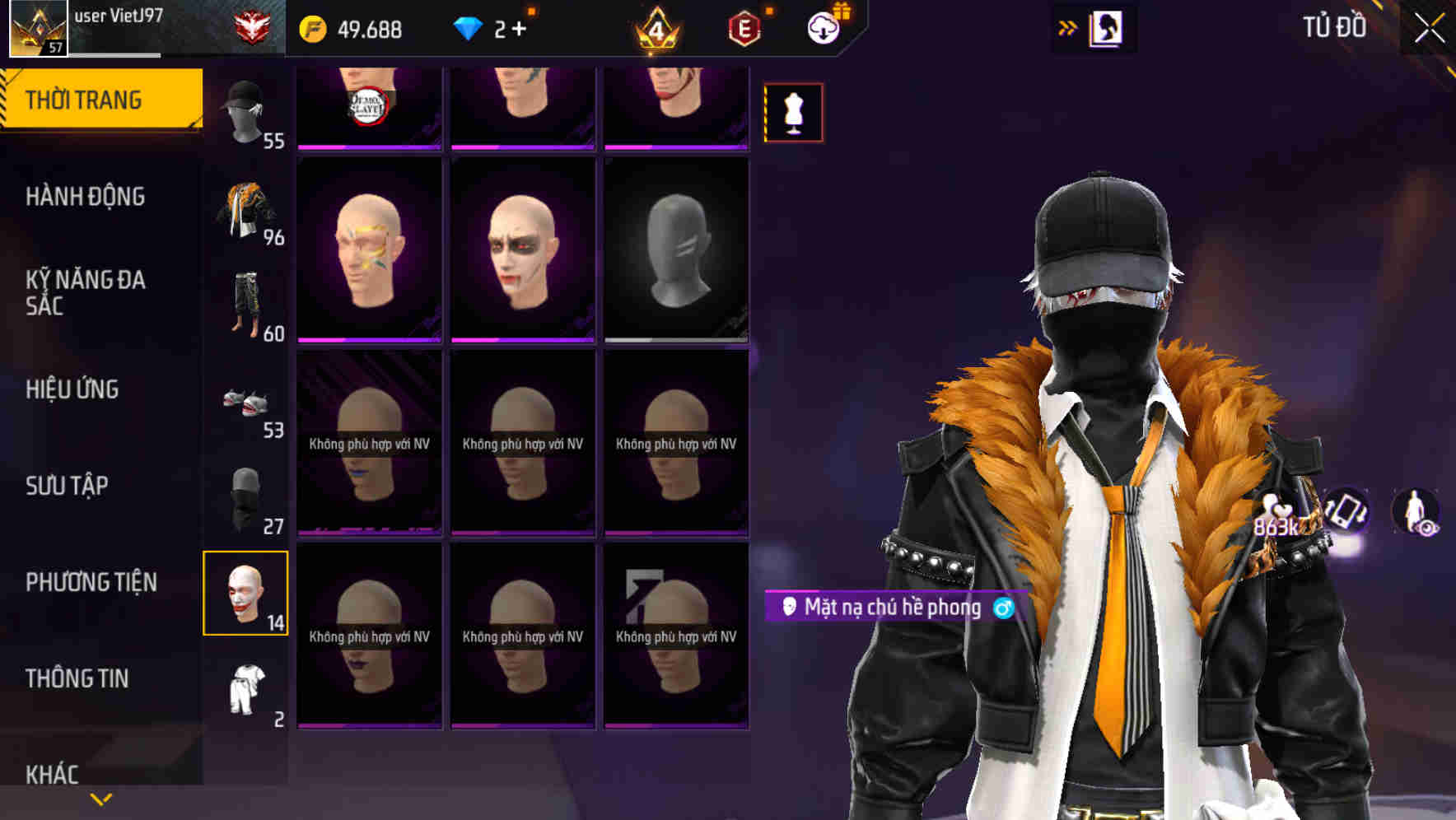
Task: Select the mannequin preview icon
Action: 793,111
